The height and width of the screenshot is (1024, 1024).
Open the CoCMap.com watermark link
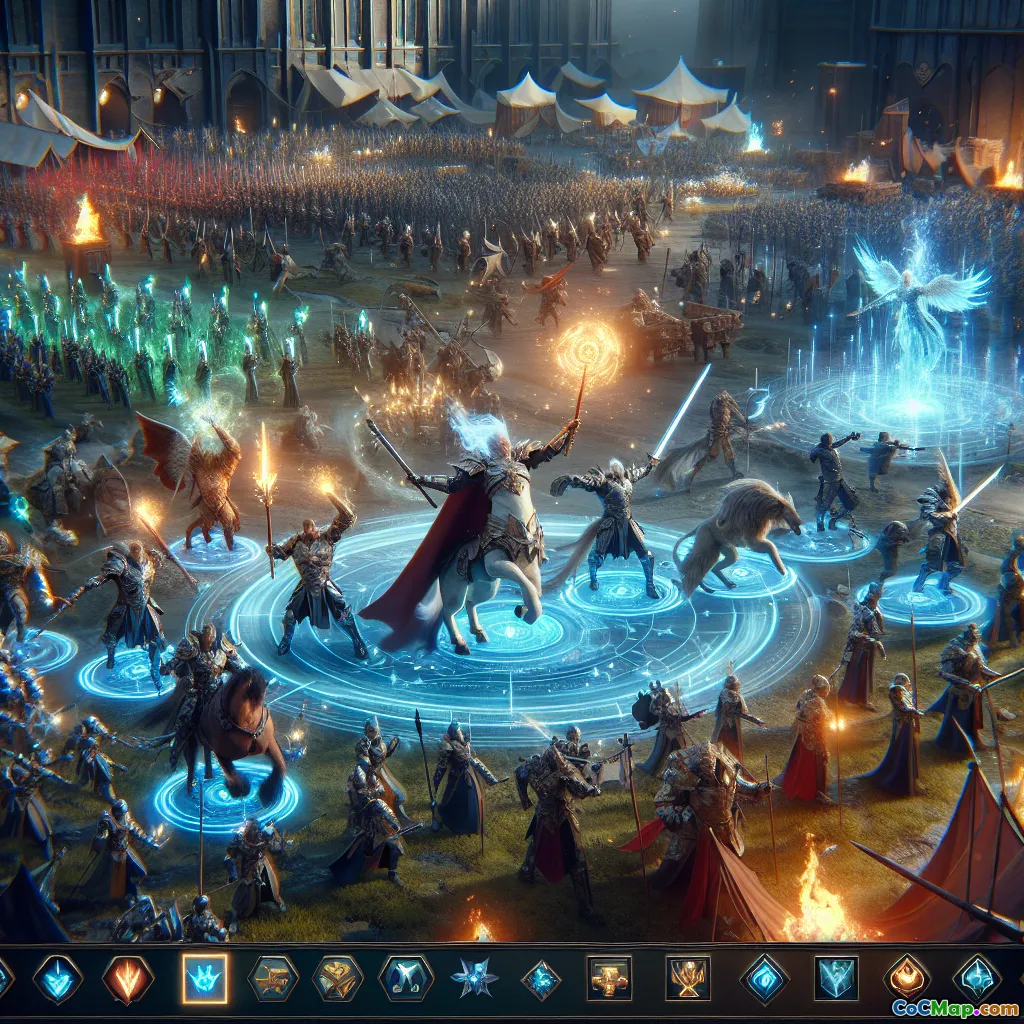(x=954, y=1007)
